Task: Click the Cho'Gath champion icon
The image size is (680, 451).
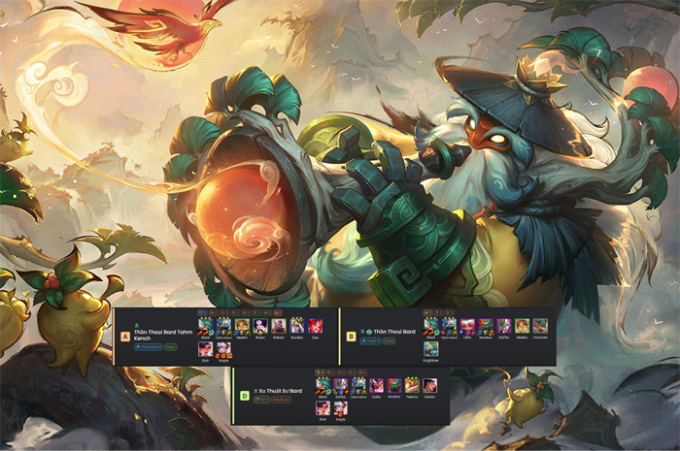Action: tap(540, 326)
